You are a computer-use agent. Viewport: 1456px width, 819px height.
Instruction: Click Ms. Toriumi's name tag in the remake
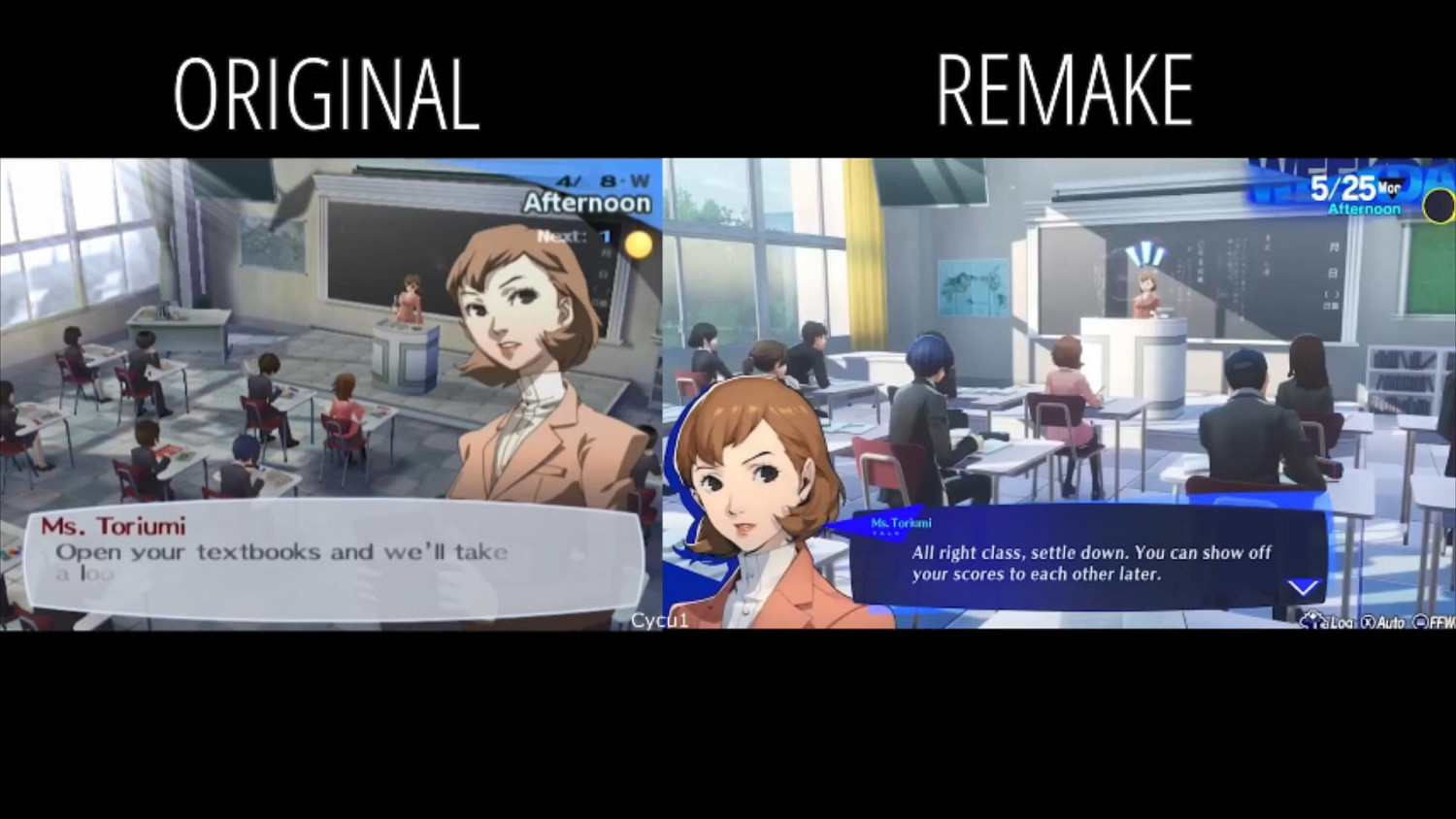(x=901, y=522)
